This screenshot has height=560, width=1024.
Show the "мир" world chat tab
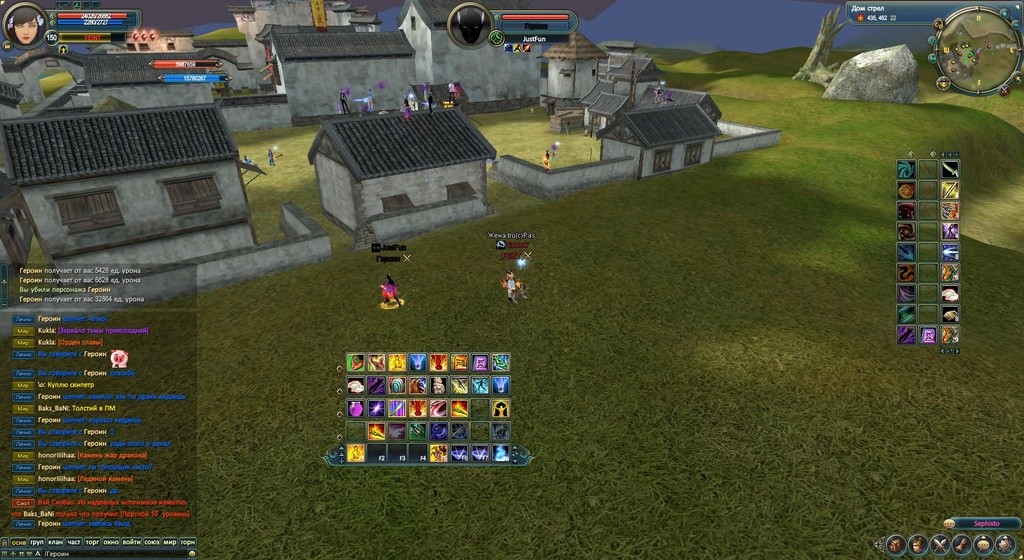click(x=170, y=542)
